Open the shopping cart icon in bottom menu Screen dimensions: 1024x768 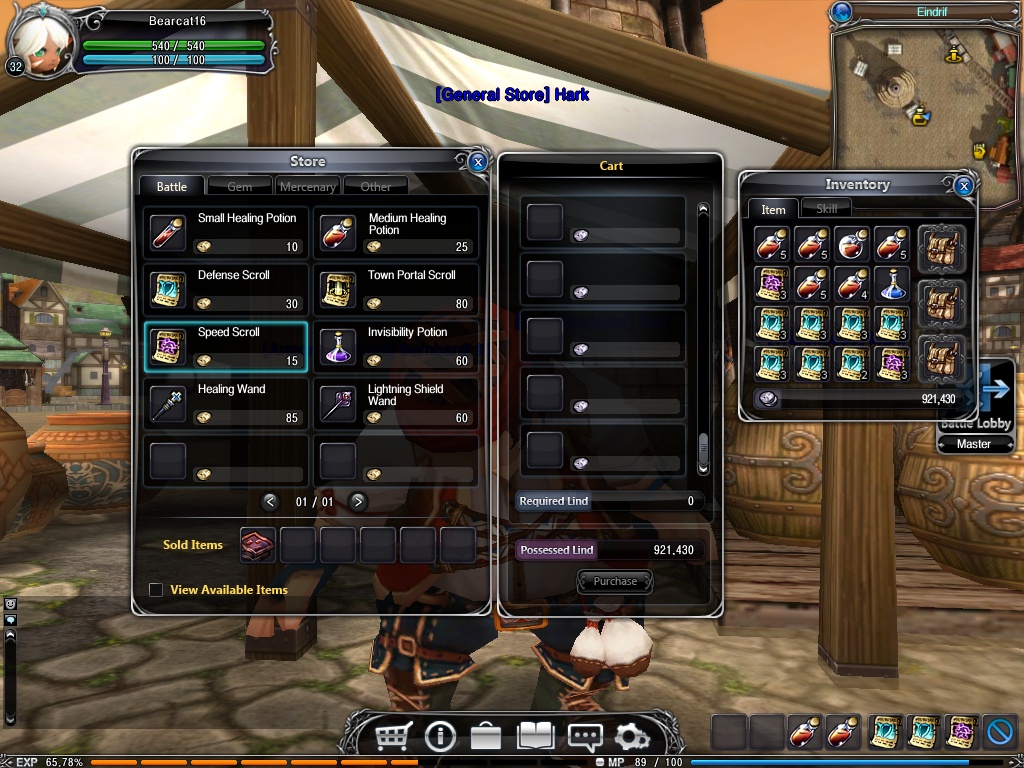pyautogui.click(x=393, y=738)
